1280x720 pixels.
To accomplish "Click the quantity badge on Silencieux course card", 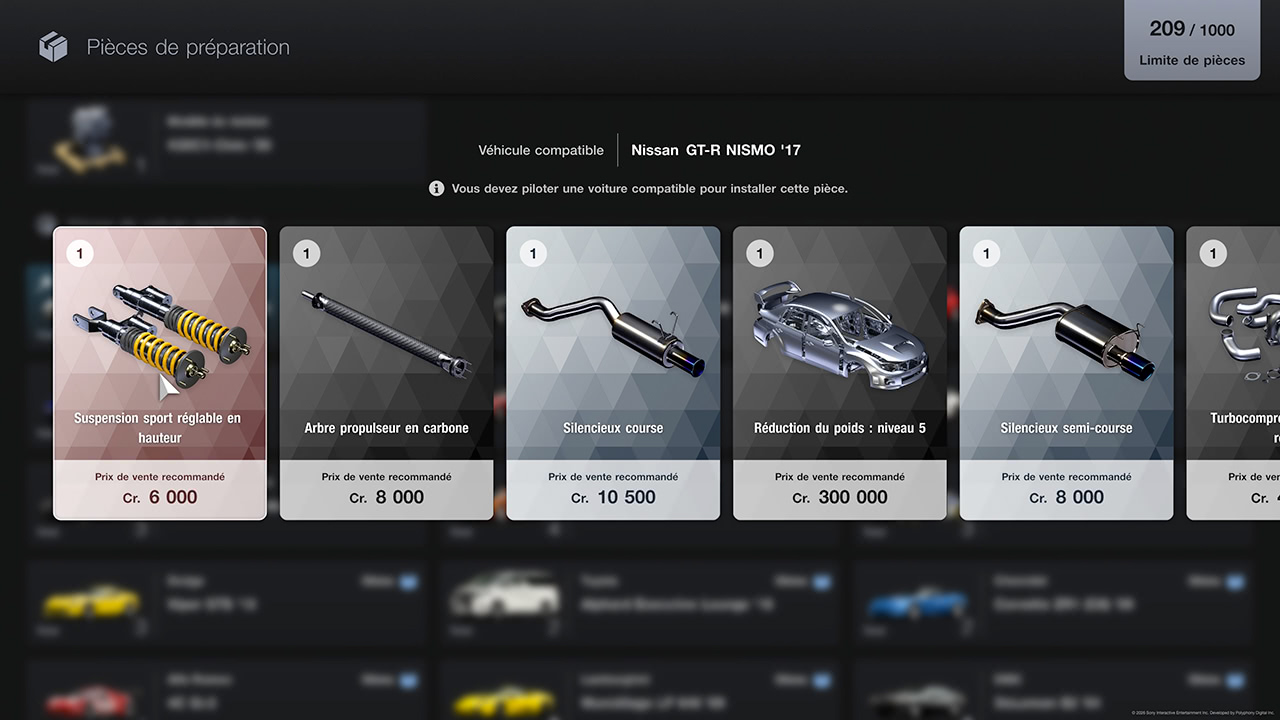I will 533,253.
